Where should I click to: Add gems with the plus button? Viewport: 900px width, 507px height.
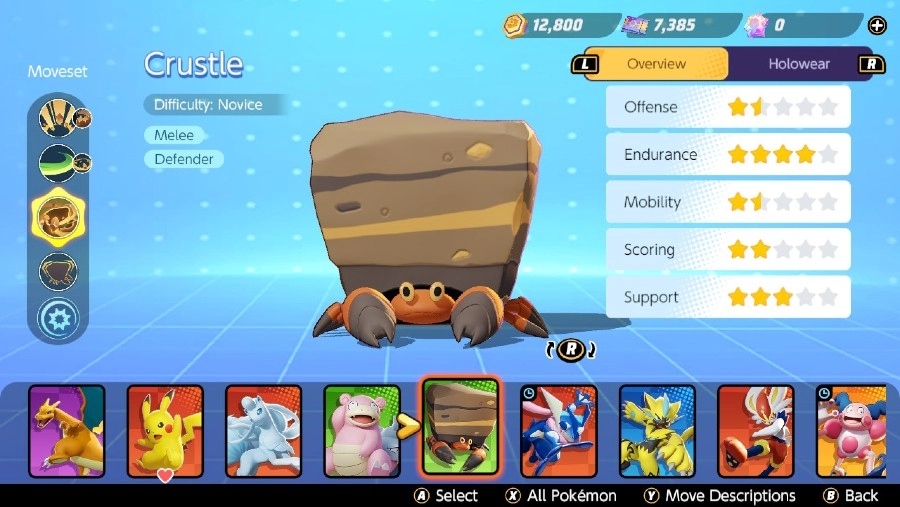(878, 25)
